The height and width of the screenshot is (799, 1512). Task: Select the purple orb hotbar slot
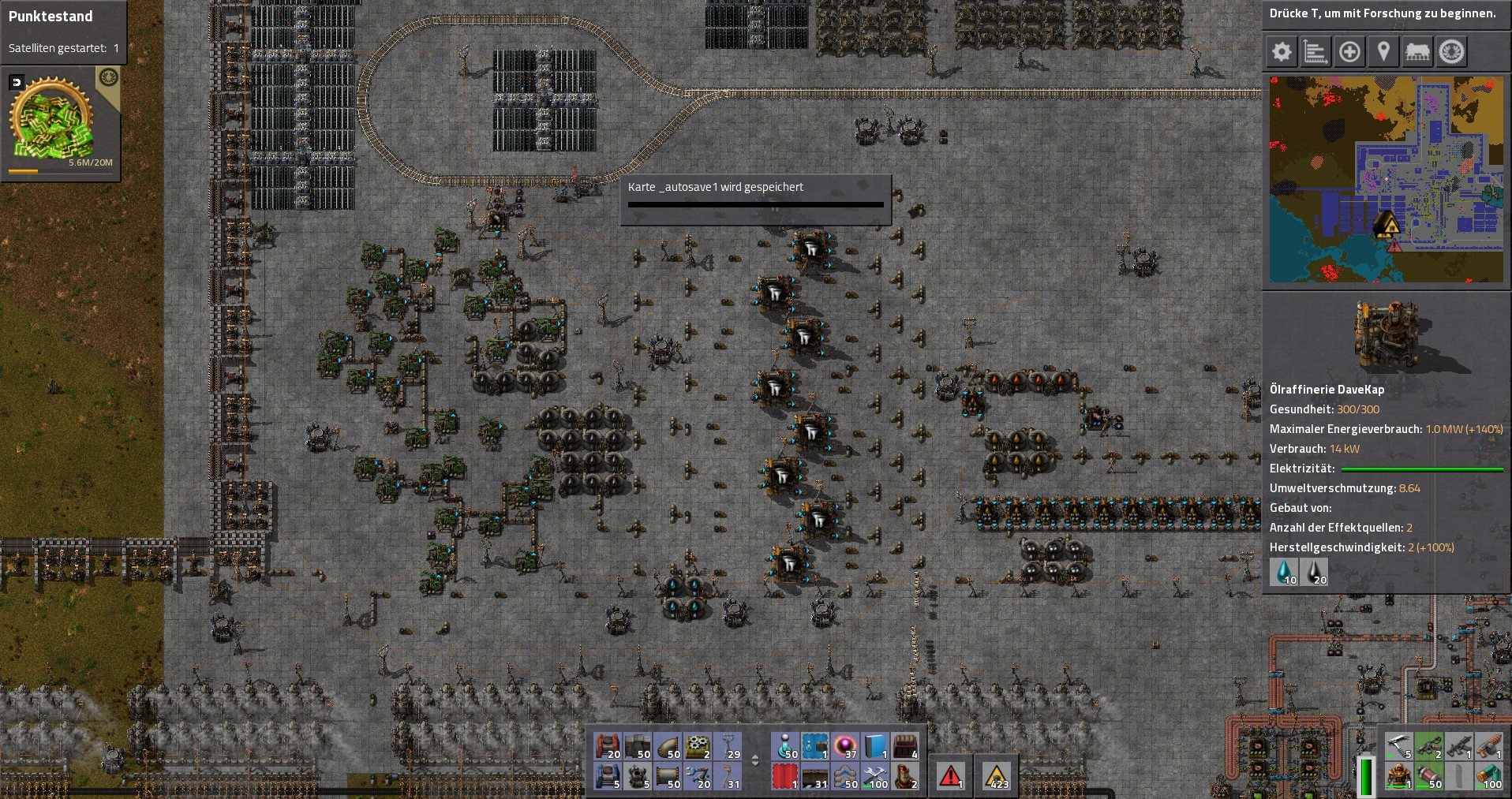pyautogui.click(x=844, y=746)
